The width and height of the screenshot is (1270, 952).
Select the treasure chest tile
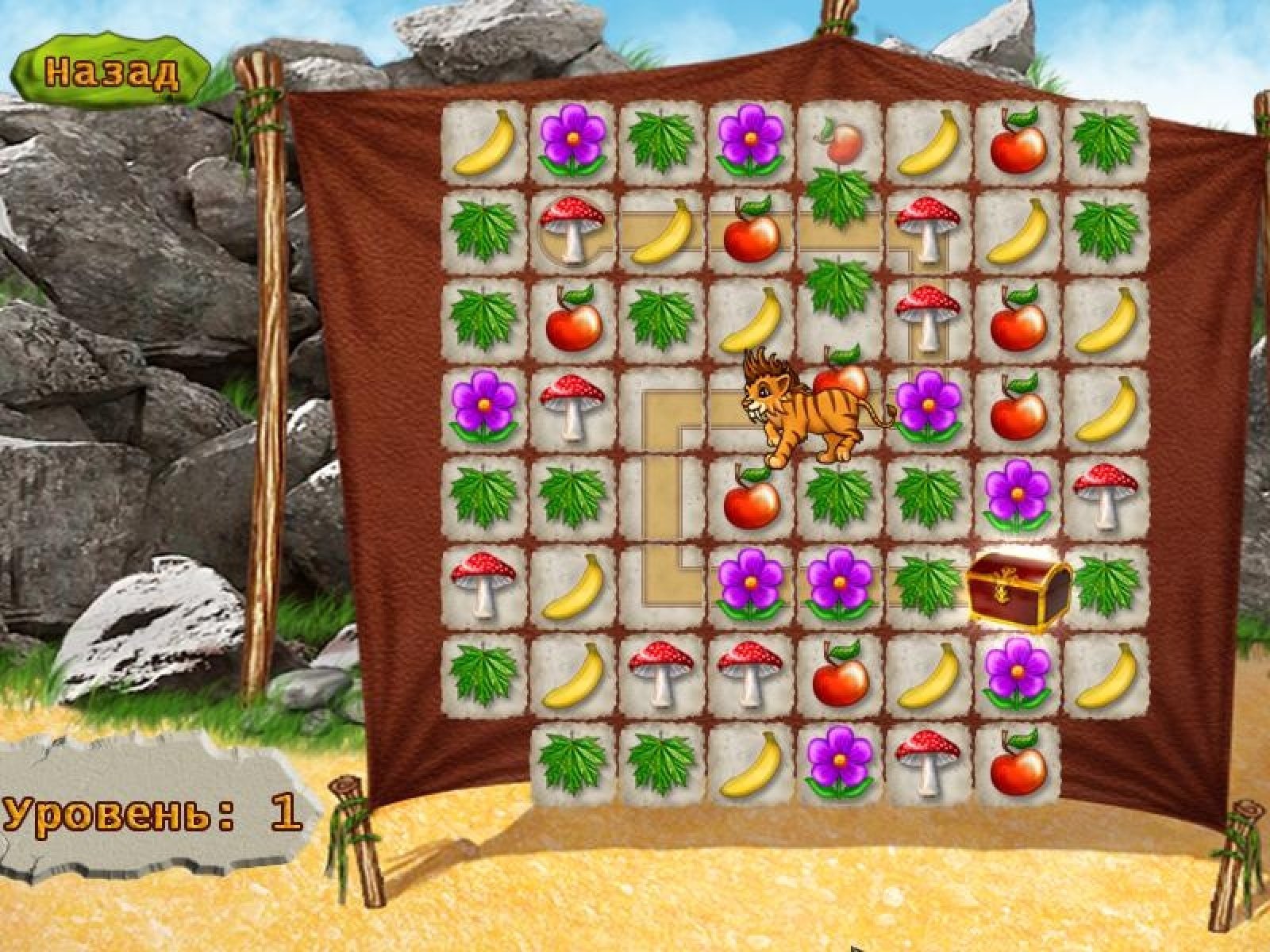click(x=1018, y=588)
